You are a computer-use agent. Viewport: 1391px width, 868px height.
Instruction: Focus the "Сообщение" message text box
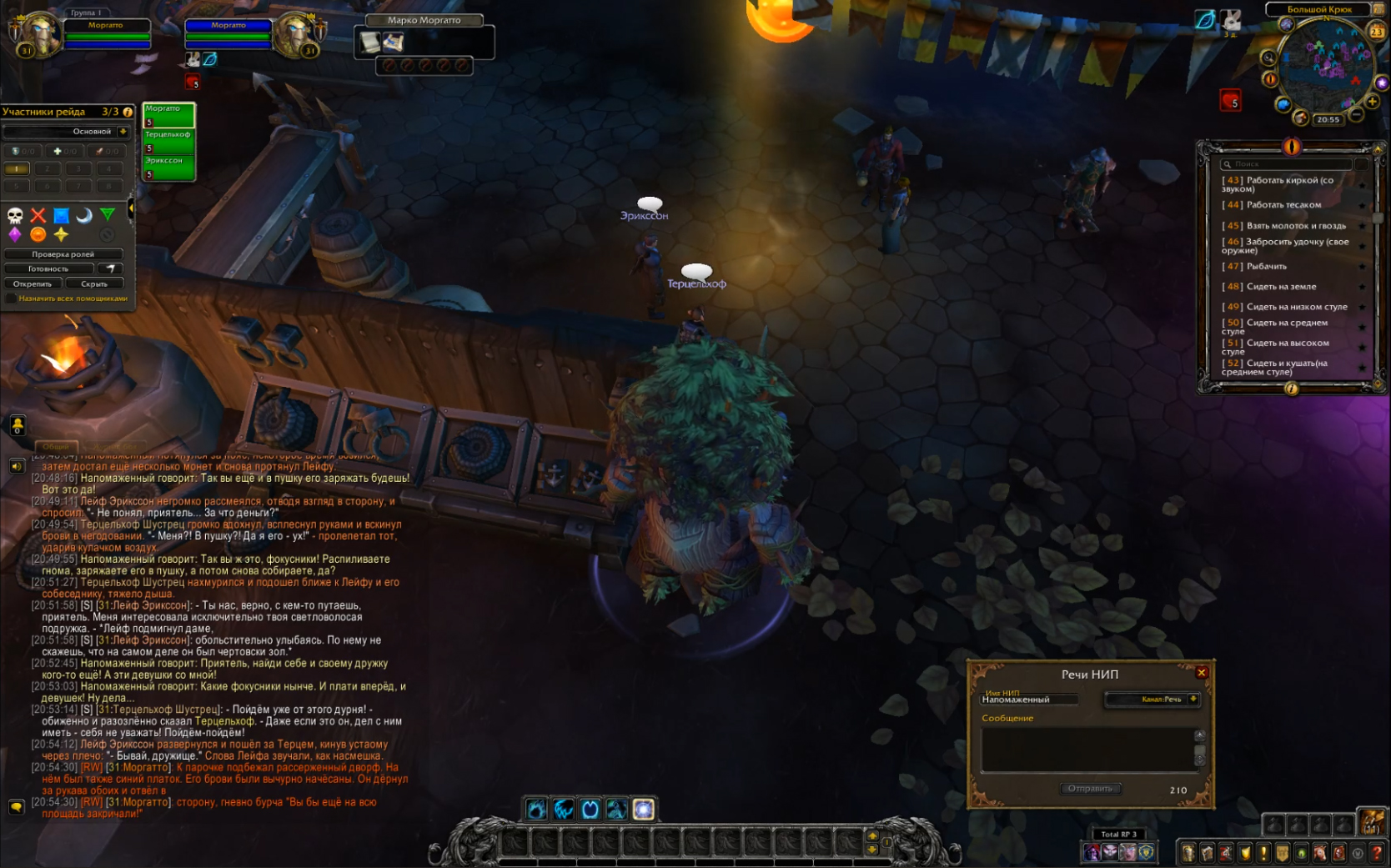point(1088,749)
